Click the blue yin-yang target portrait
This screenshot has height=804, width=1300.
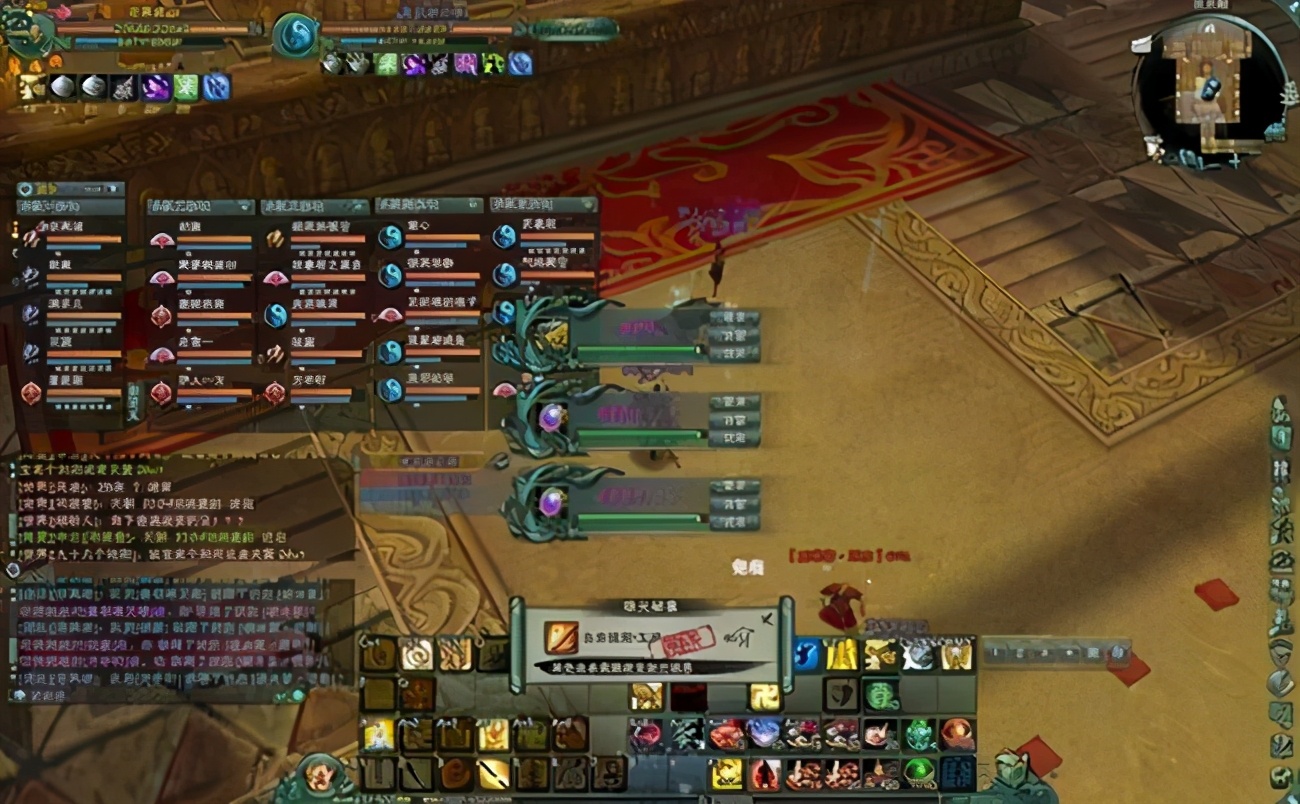[296, 36]
